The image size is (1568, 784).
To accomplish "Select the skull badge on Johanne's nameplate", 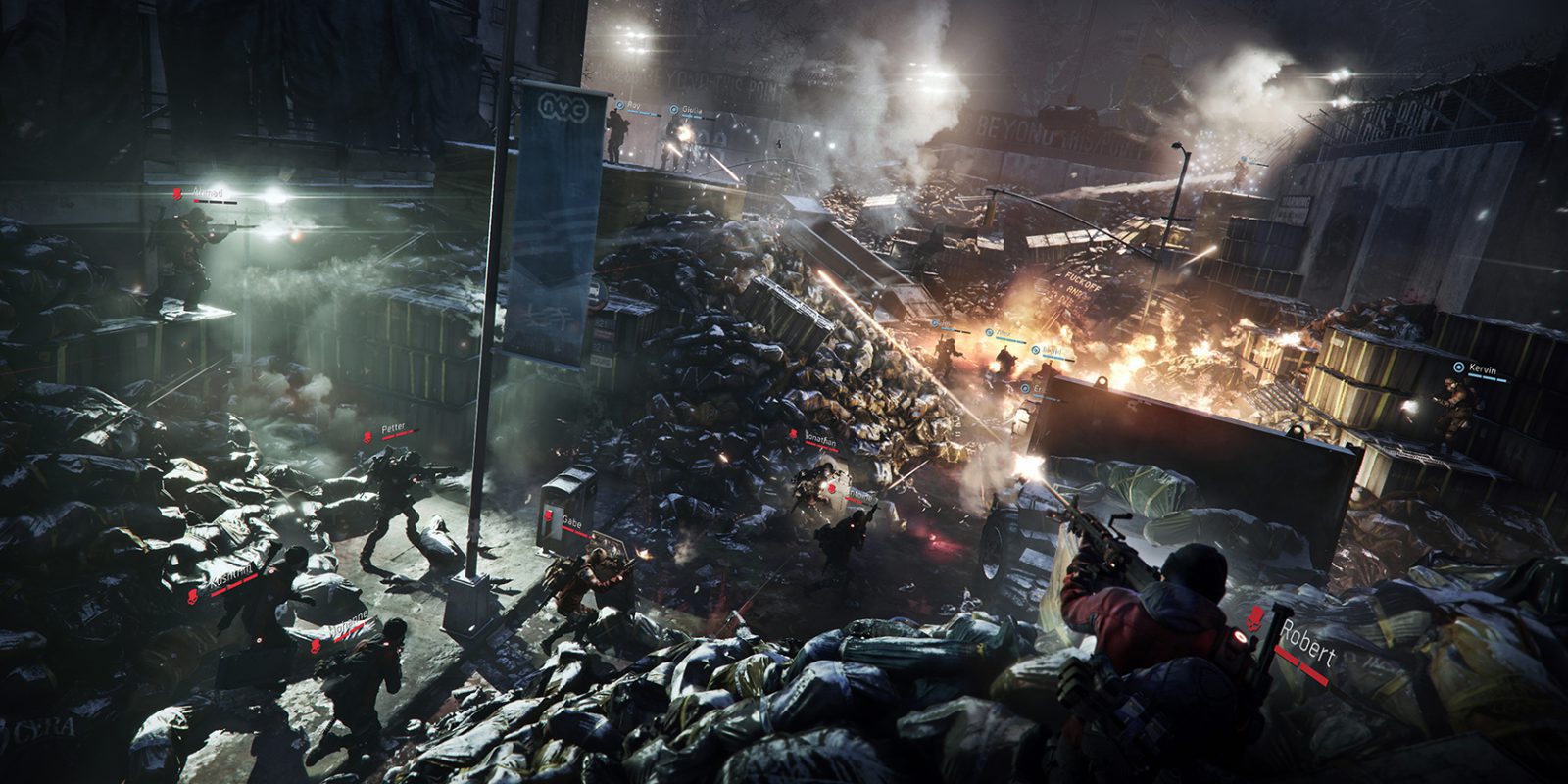I will point(316,646).
